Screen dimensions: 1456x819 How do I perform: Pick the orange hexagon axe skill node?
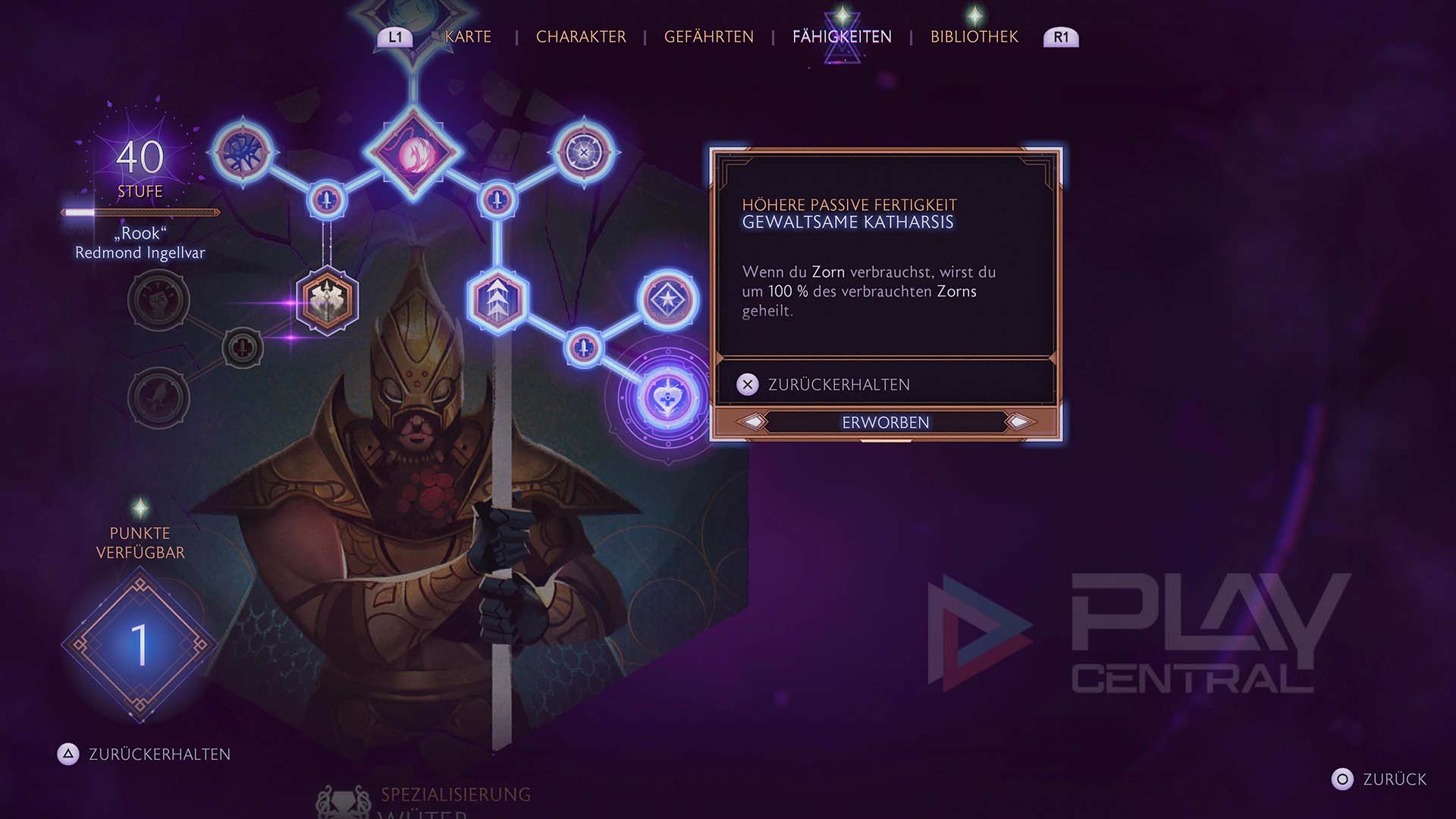tap(327, 301)
